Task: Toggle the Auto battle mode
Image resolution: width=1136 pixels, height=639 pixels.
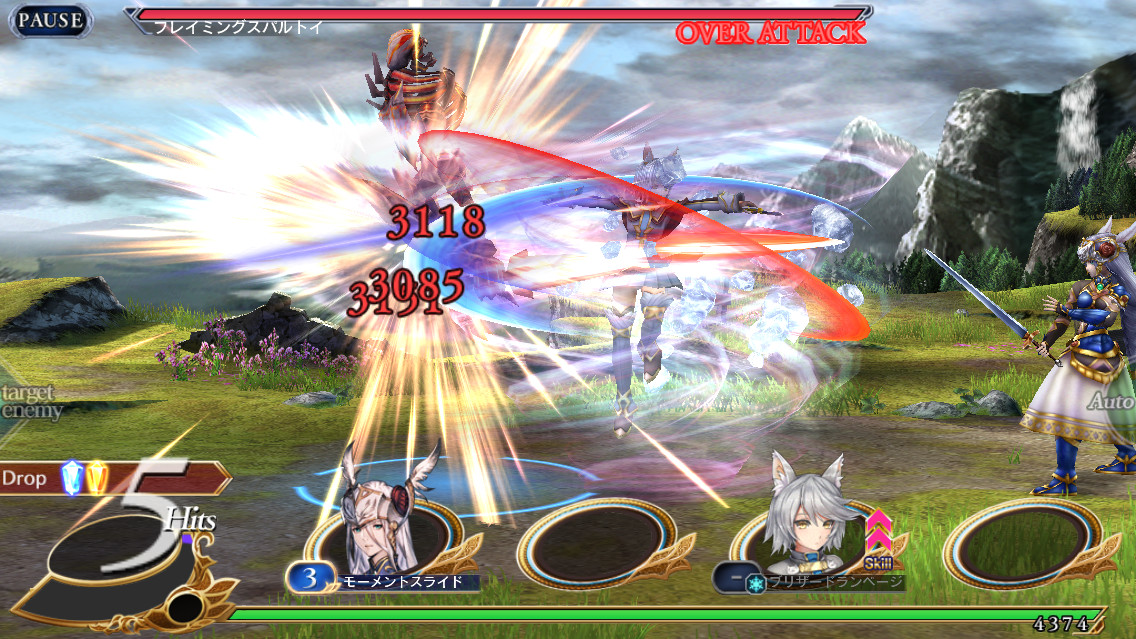Action: point(1111,402)
